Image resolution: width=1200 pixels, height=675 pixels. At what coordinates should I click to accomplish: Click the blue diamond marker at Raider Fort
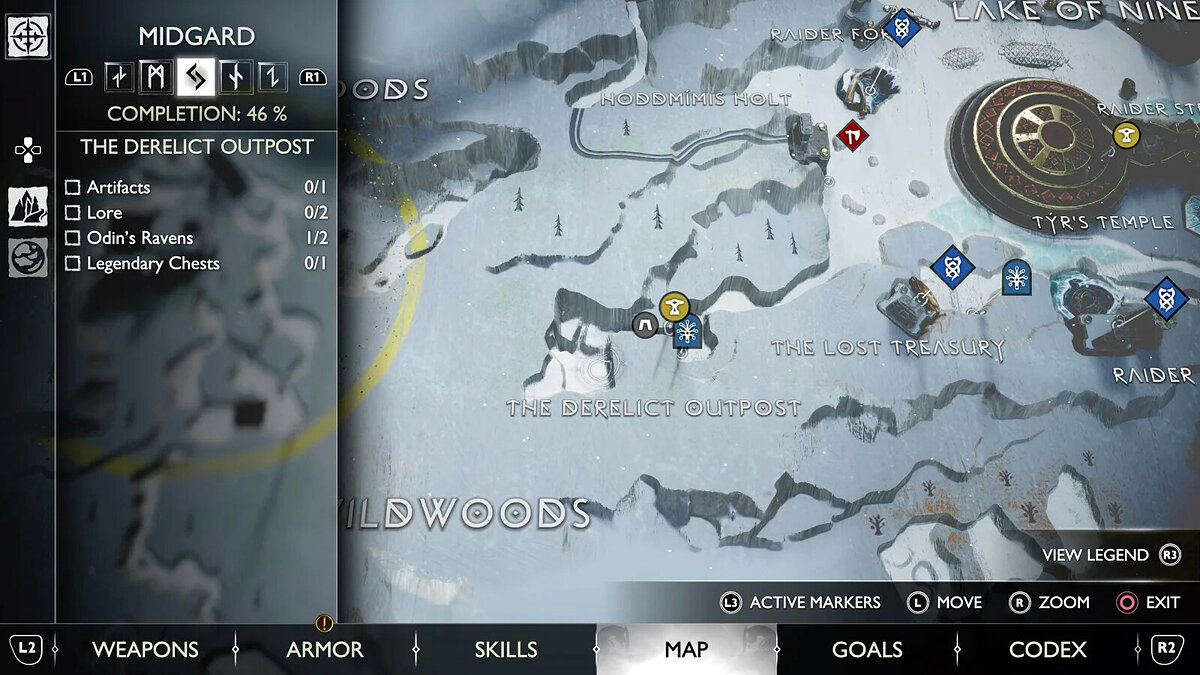tap(901, 27)
